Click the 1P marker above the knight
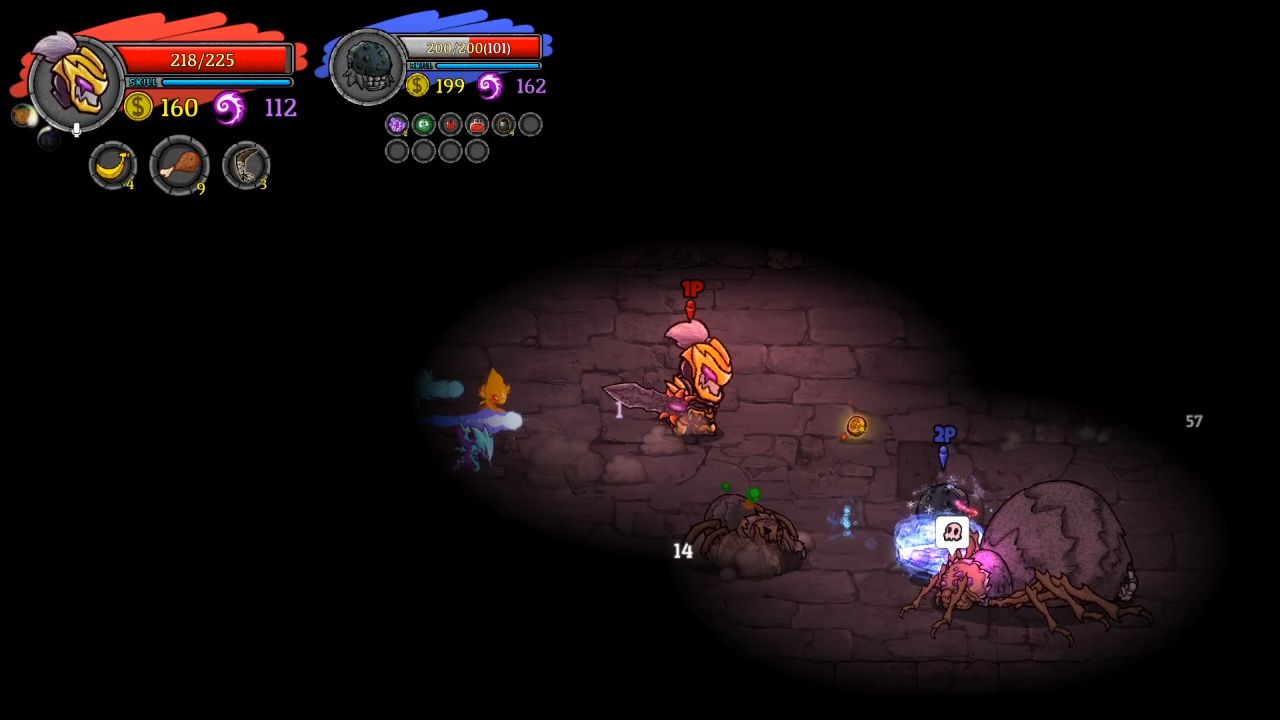 point(691,288)
